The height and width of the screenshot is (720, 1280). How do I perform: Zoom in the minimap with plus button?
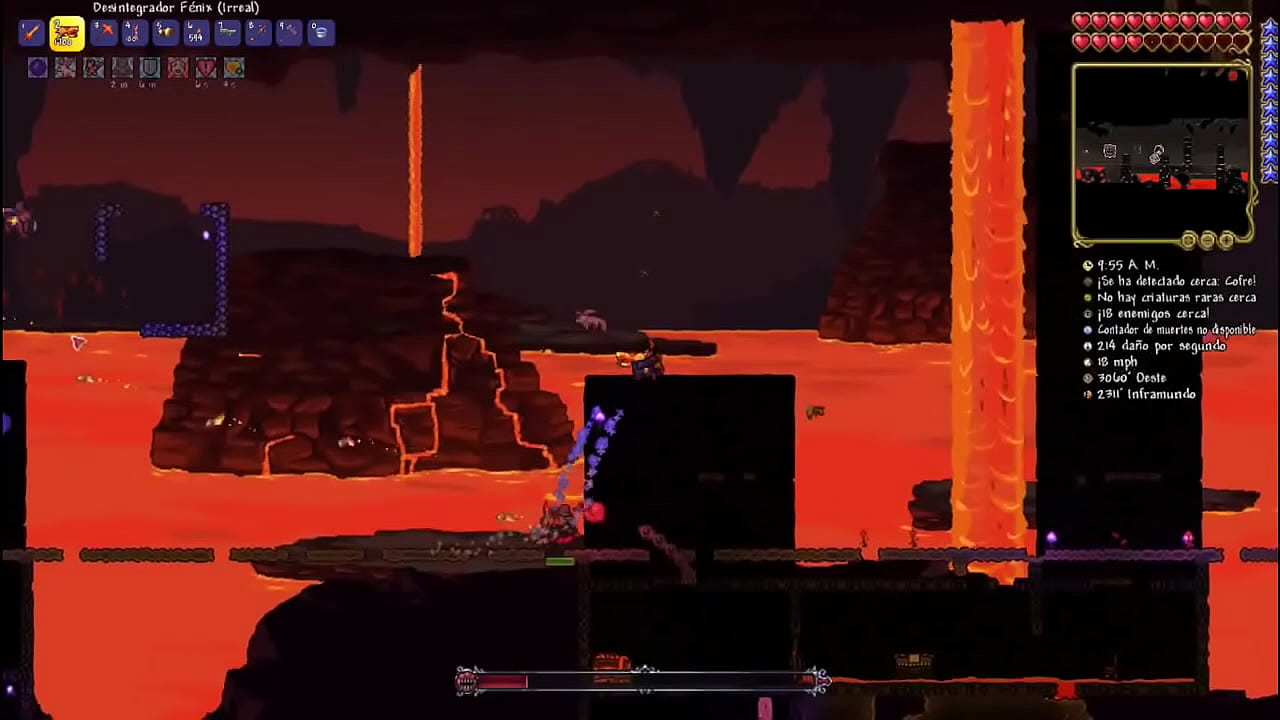point(1226,241)
